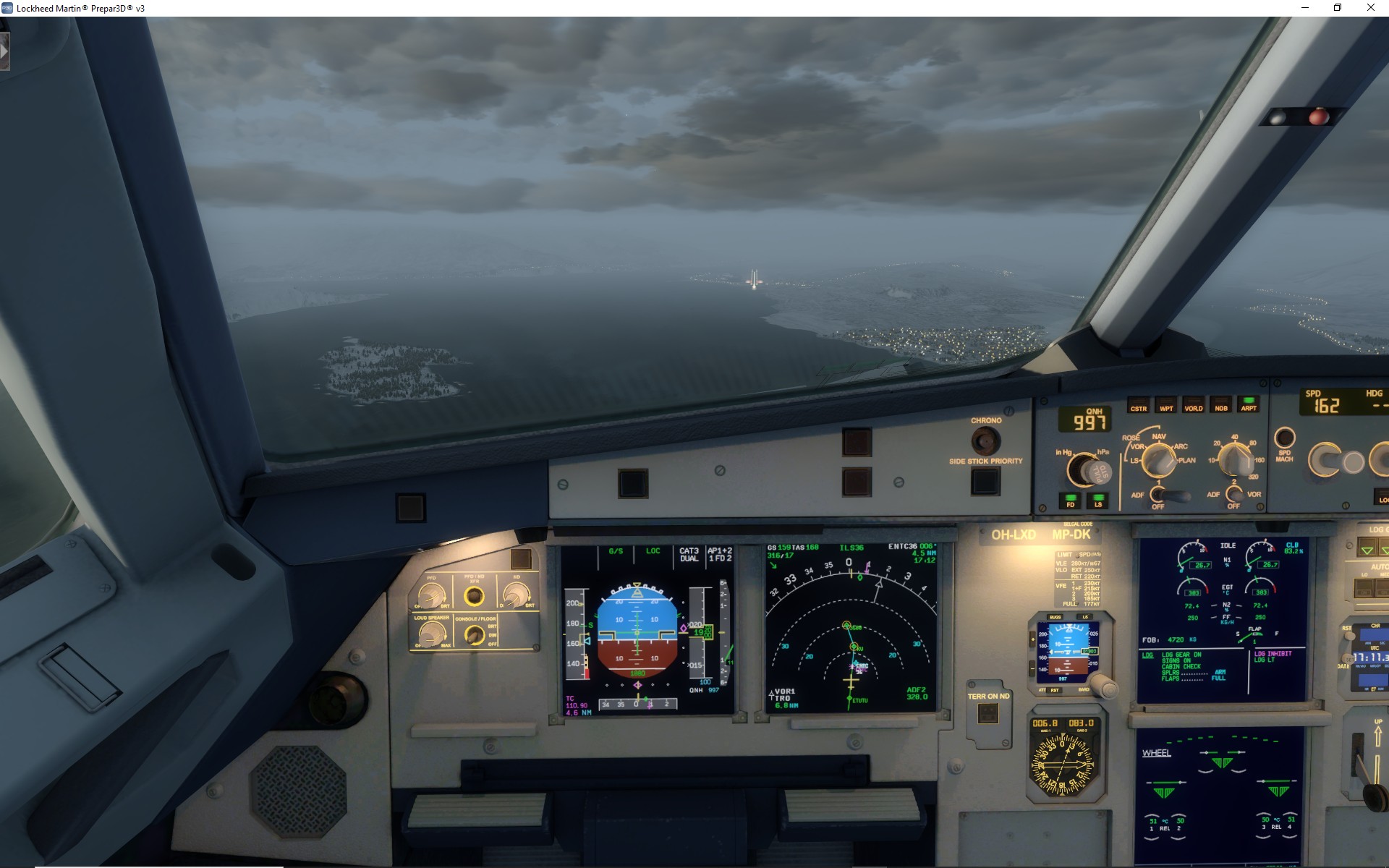Screen dimensions: 1389x868
Task: Toggle the NDB display button
Action: click(x=1221, y=404)
